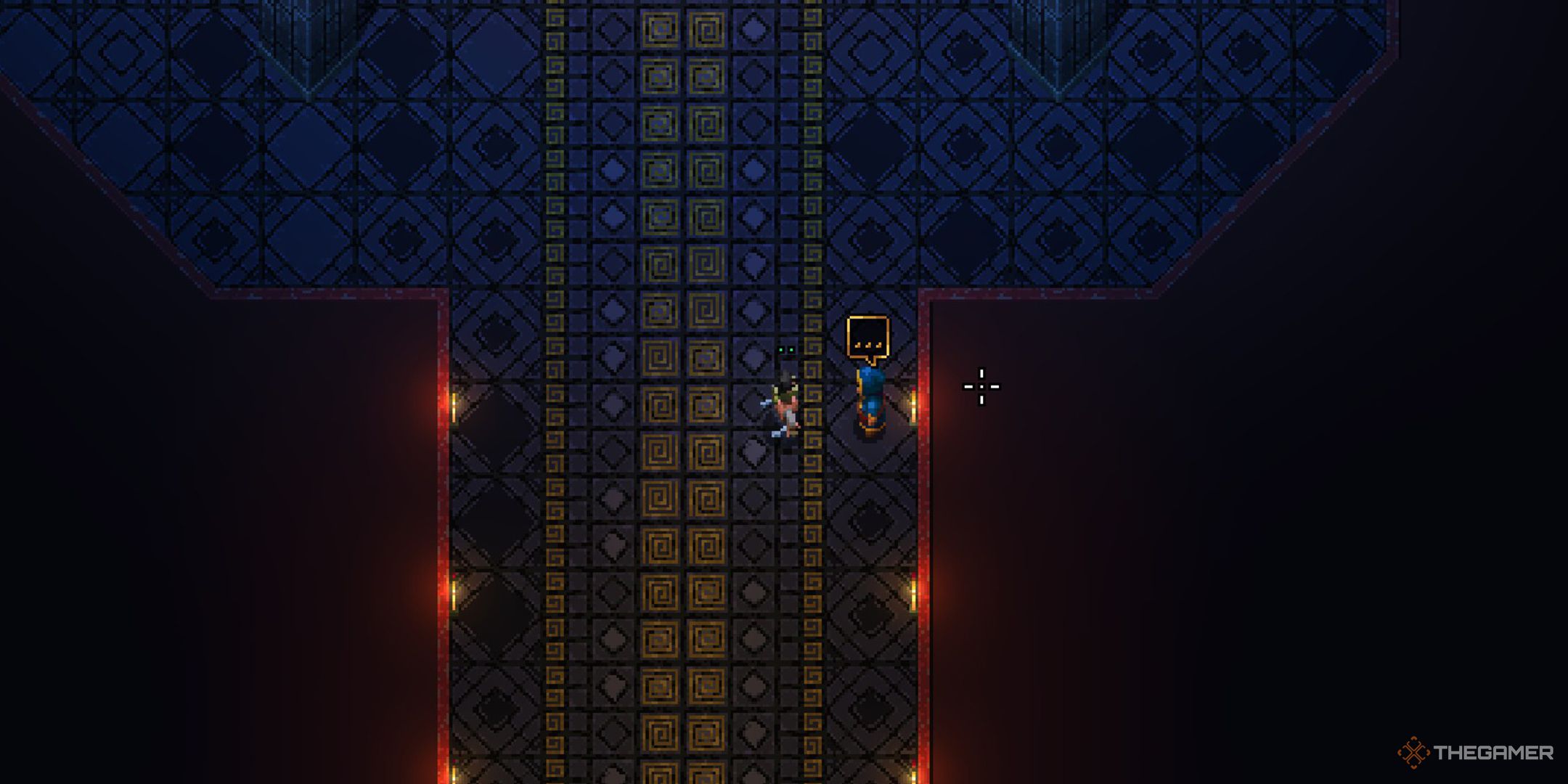Click the speech bubble talk prompt
The image size is (1568, 784).
pos(867,338)
